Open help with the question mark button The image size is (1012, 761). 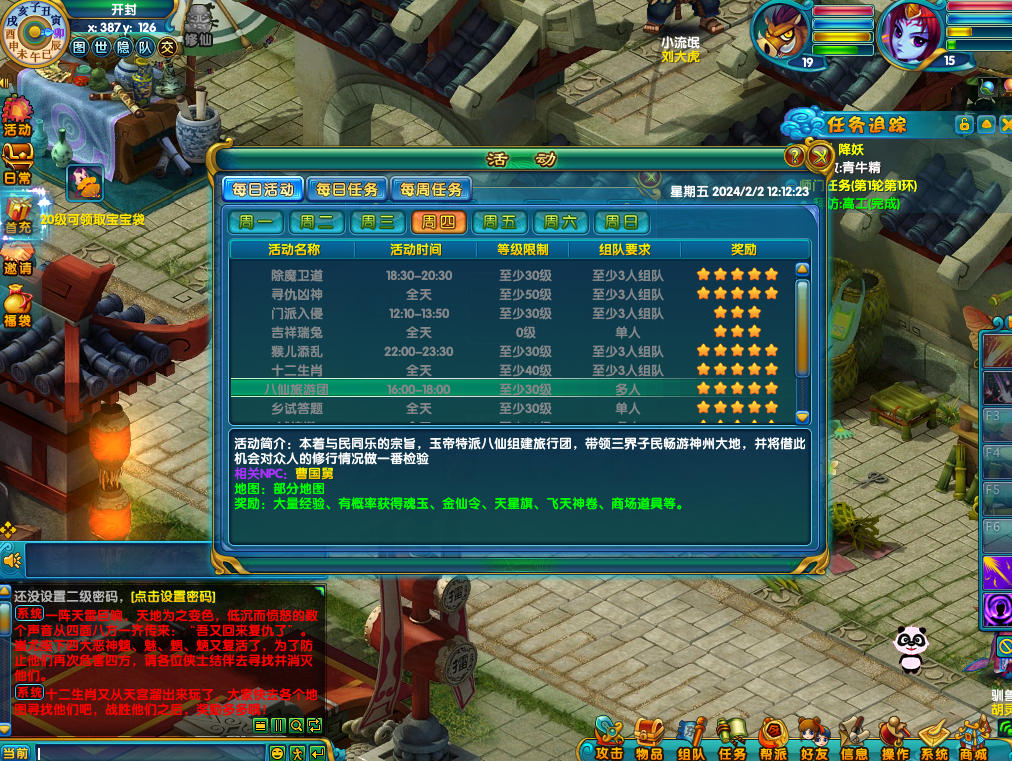(795, 156)
